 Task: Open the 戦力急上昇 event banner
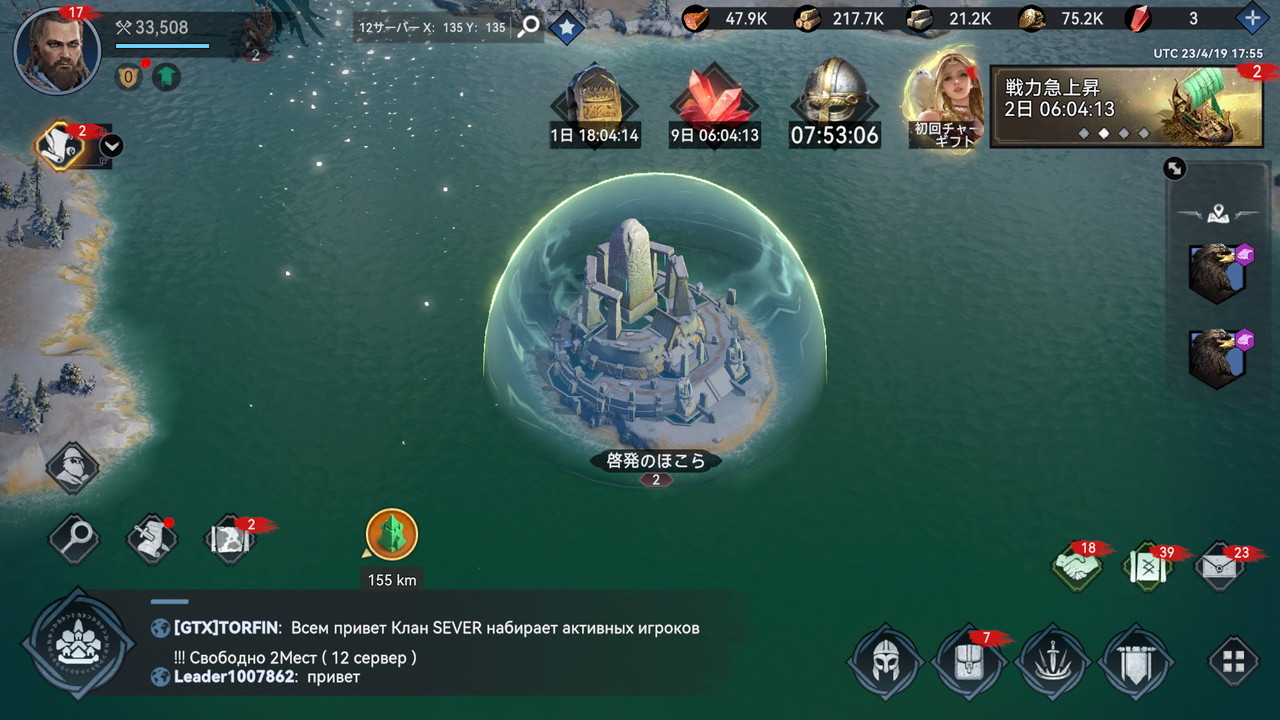point(1126,107)
